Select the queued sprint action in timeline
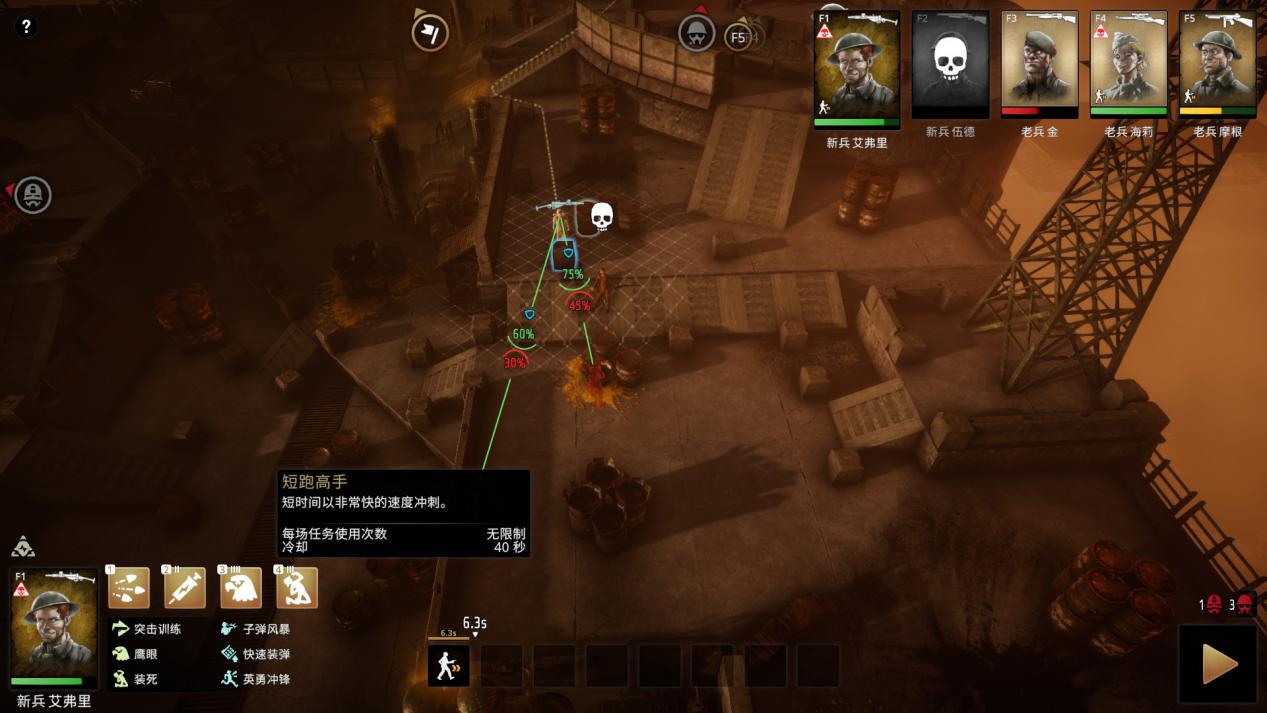 (x=449, y=665)
